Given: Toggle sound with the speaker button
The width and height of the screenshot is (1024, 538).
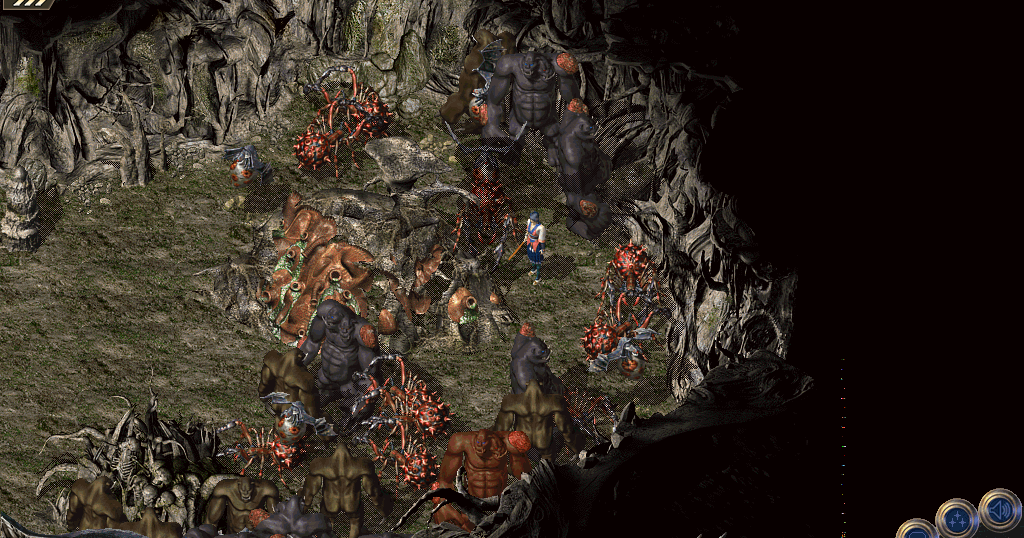Looking at the screenshot, I should point(999,509).
